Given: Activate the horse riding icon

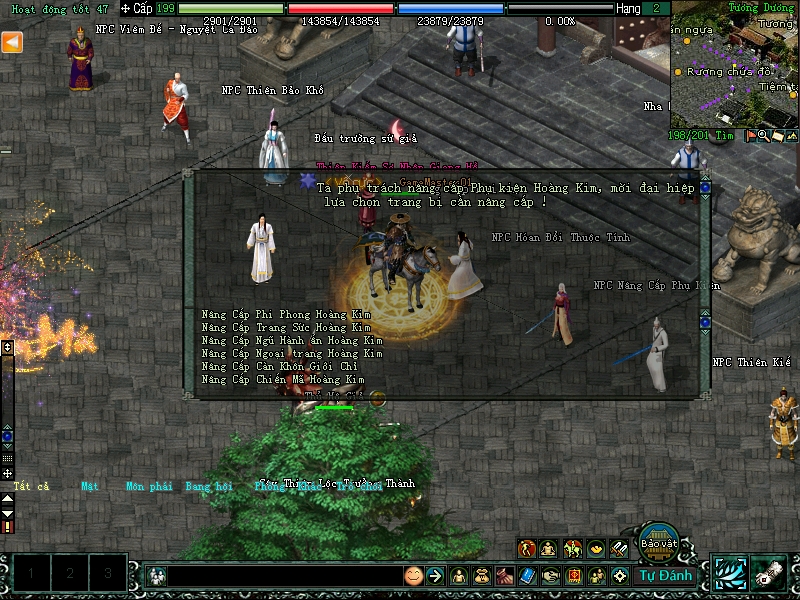Looking at the screenshot, I should coord(573,548).
